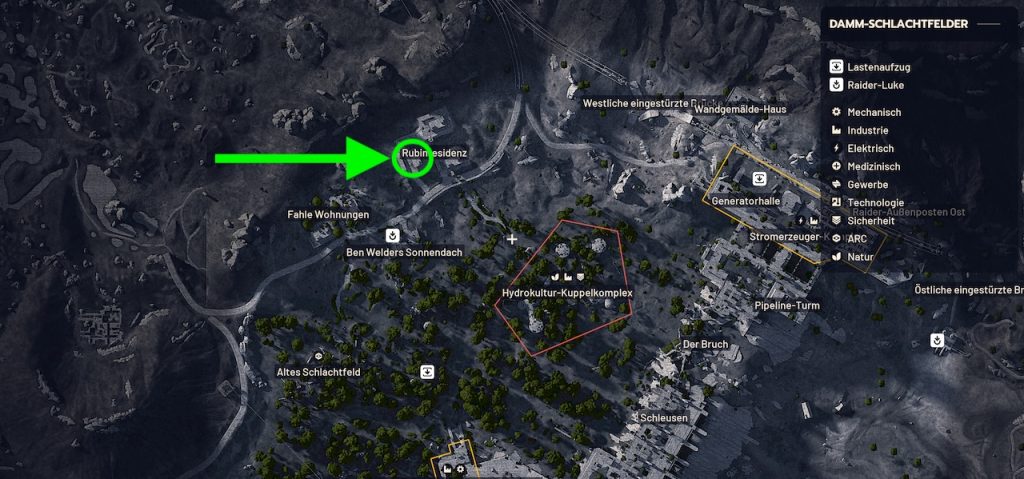The image size is (1024, 479).
Task: Toggle the Lastenaufzug legend entry
Action: [x=870, y=67]
